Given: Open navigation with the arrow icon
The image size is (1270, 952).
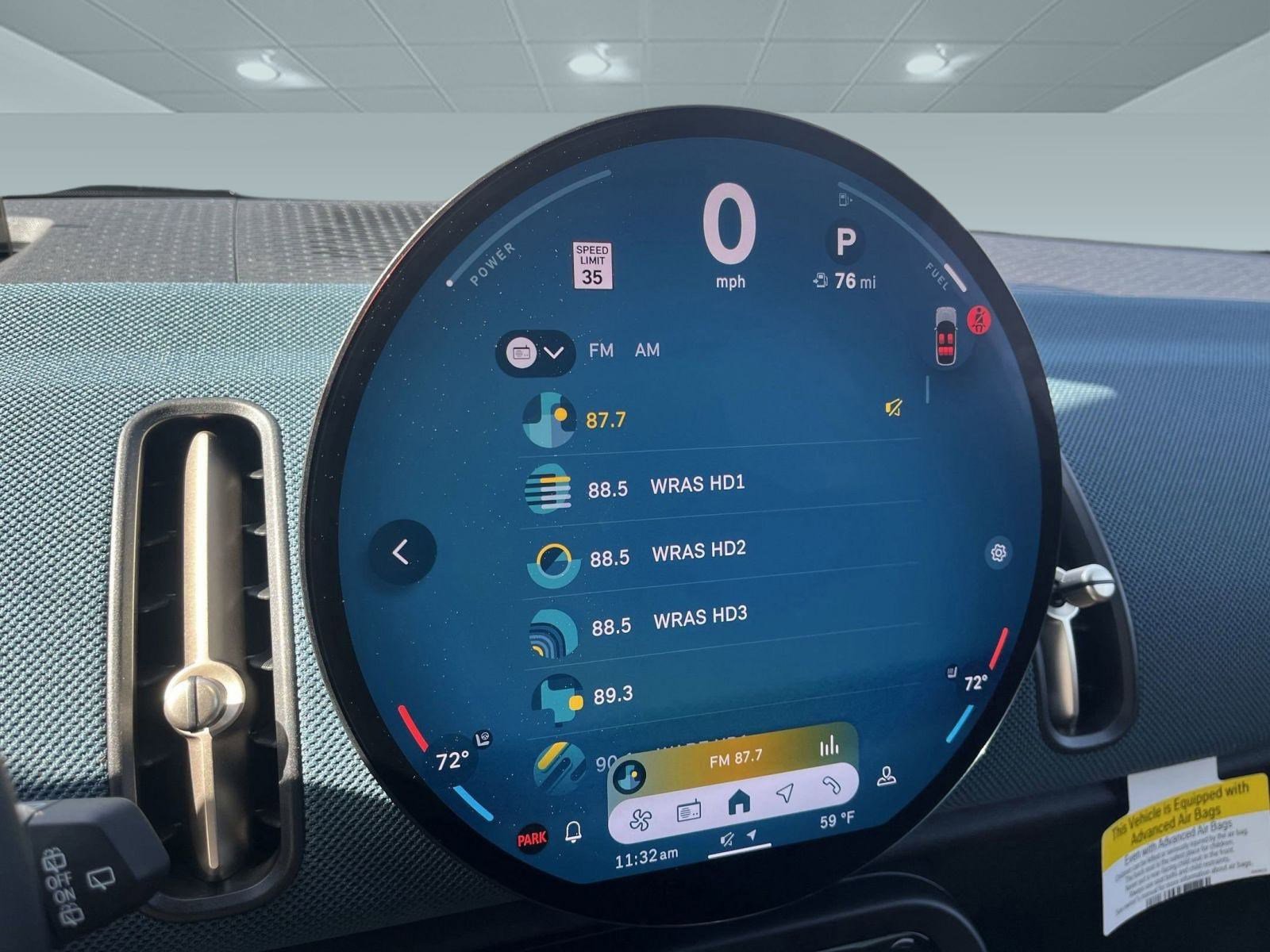Looking at the screenshot, I should [x=785, y=793].
